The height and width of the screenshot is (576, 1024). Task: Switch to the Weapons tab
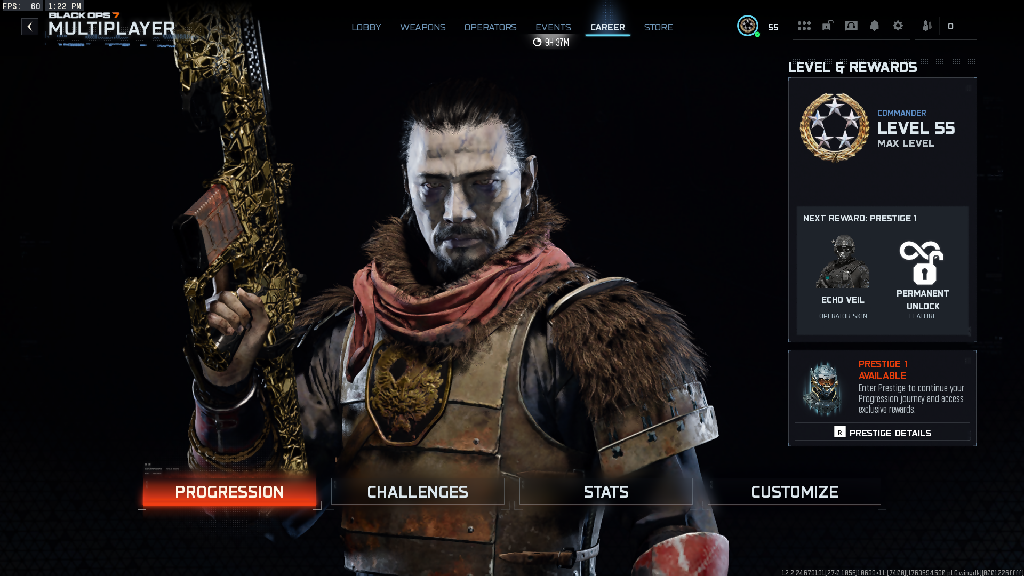423,27
